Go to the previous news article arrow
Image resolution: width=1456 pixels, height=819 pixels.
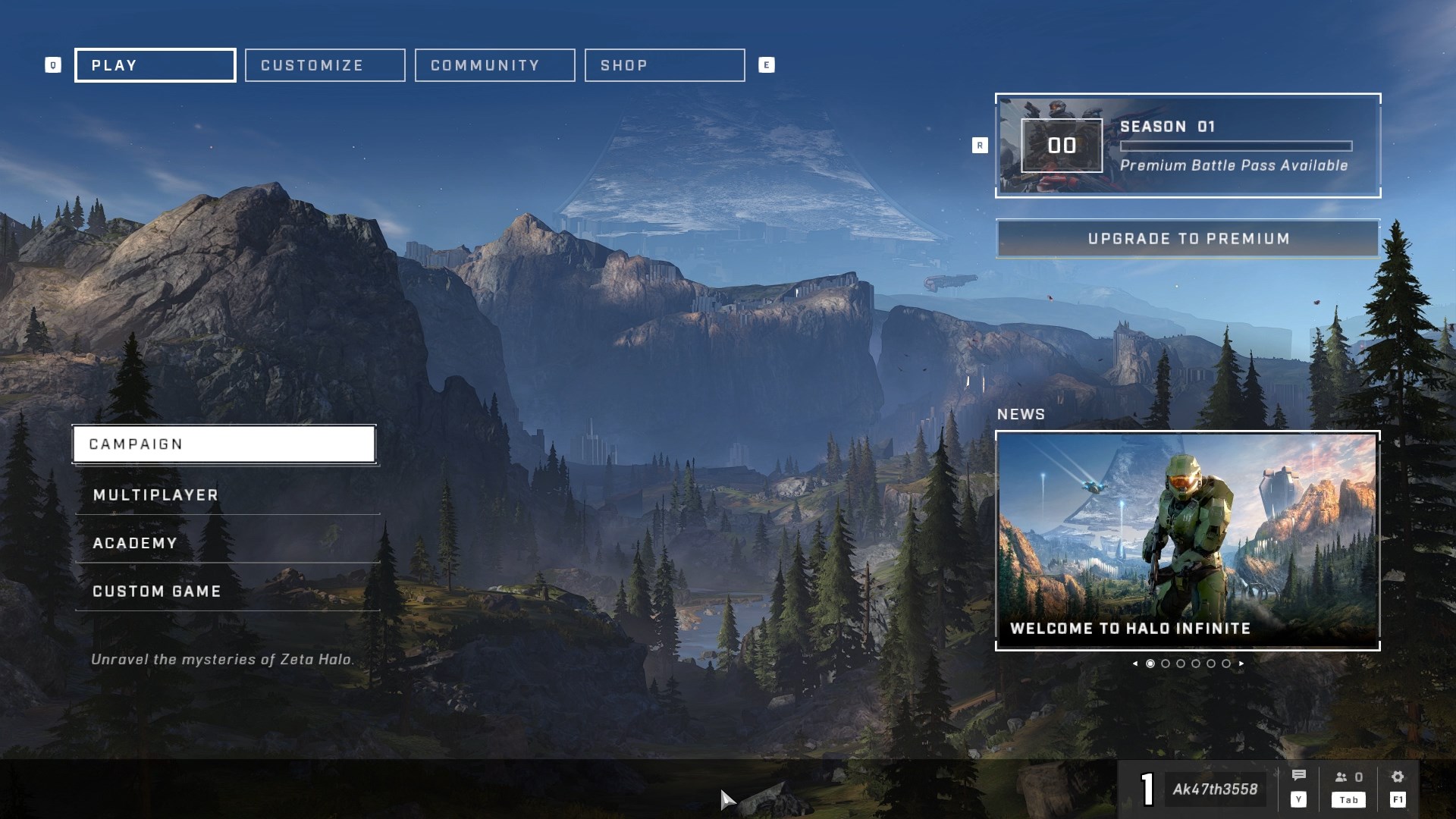1134,664
